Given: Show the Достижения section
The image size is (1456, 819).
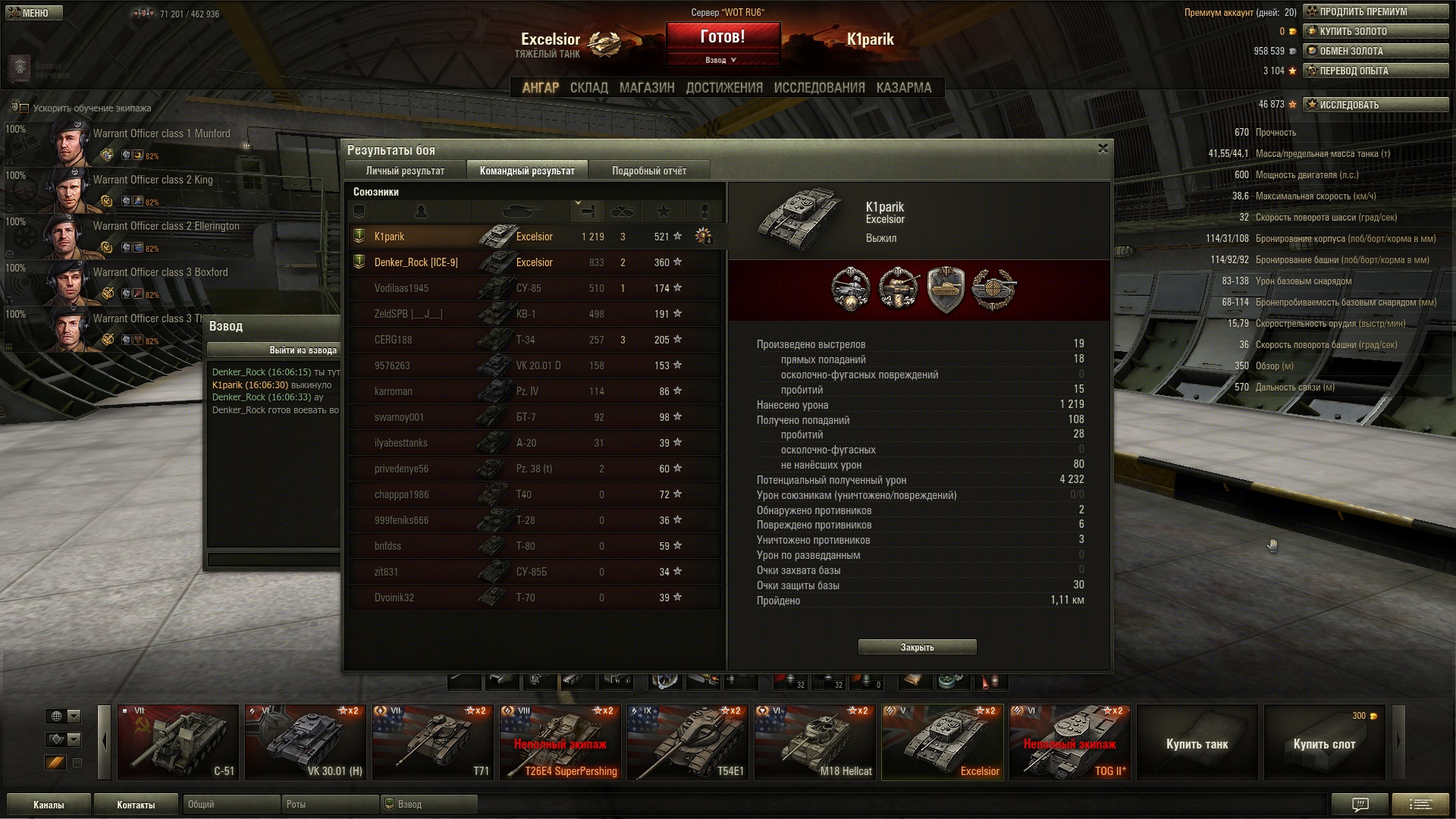Looking at the screenshot, I should click(724, 88).
